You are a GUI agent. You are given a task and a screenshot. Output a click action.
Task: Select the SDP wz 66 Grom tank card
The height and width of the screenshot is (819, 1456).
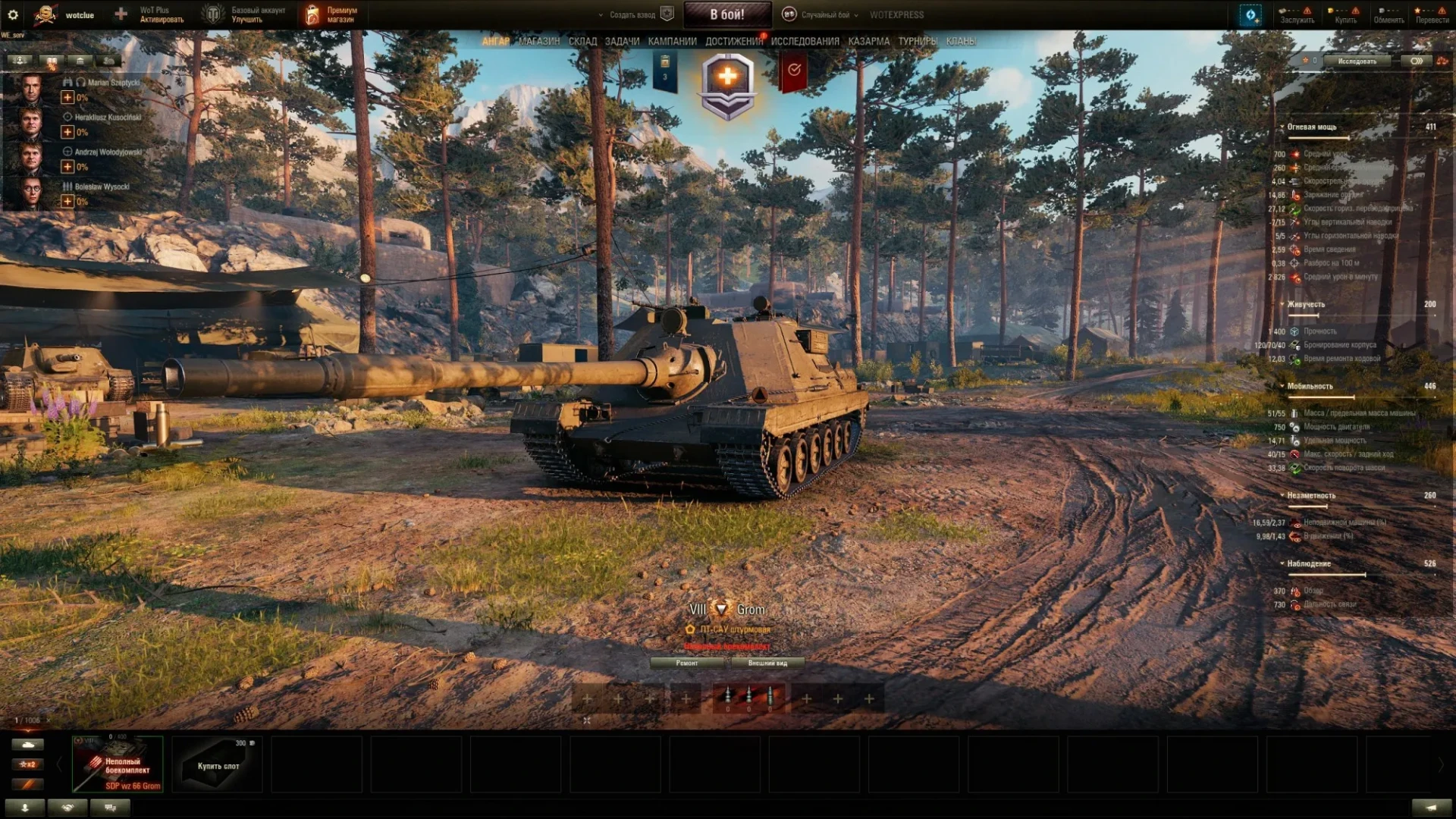pos(118,764)
